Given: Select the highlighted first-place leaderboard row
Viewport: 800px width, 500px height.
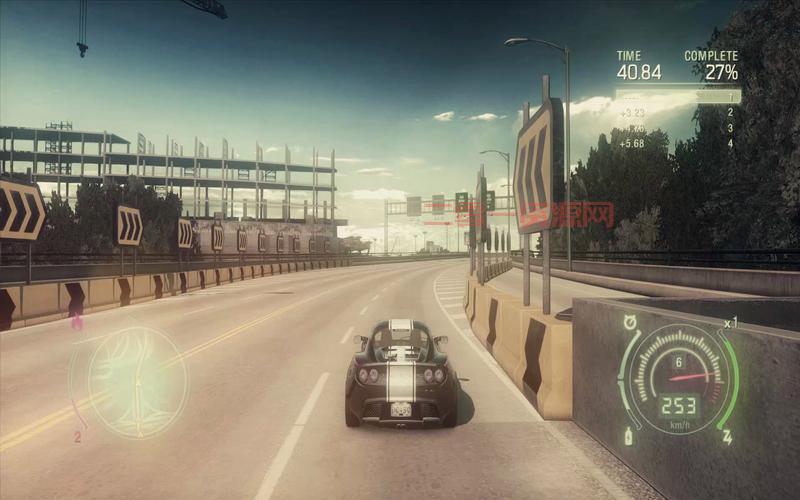Looking at the screenshot, I should pos(677,97).
